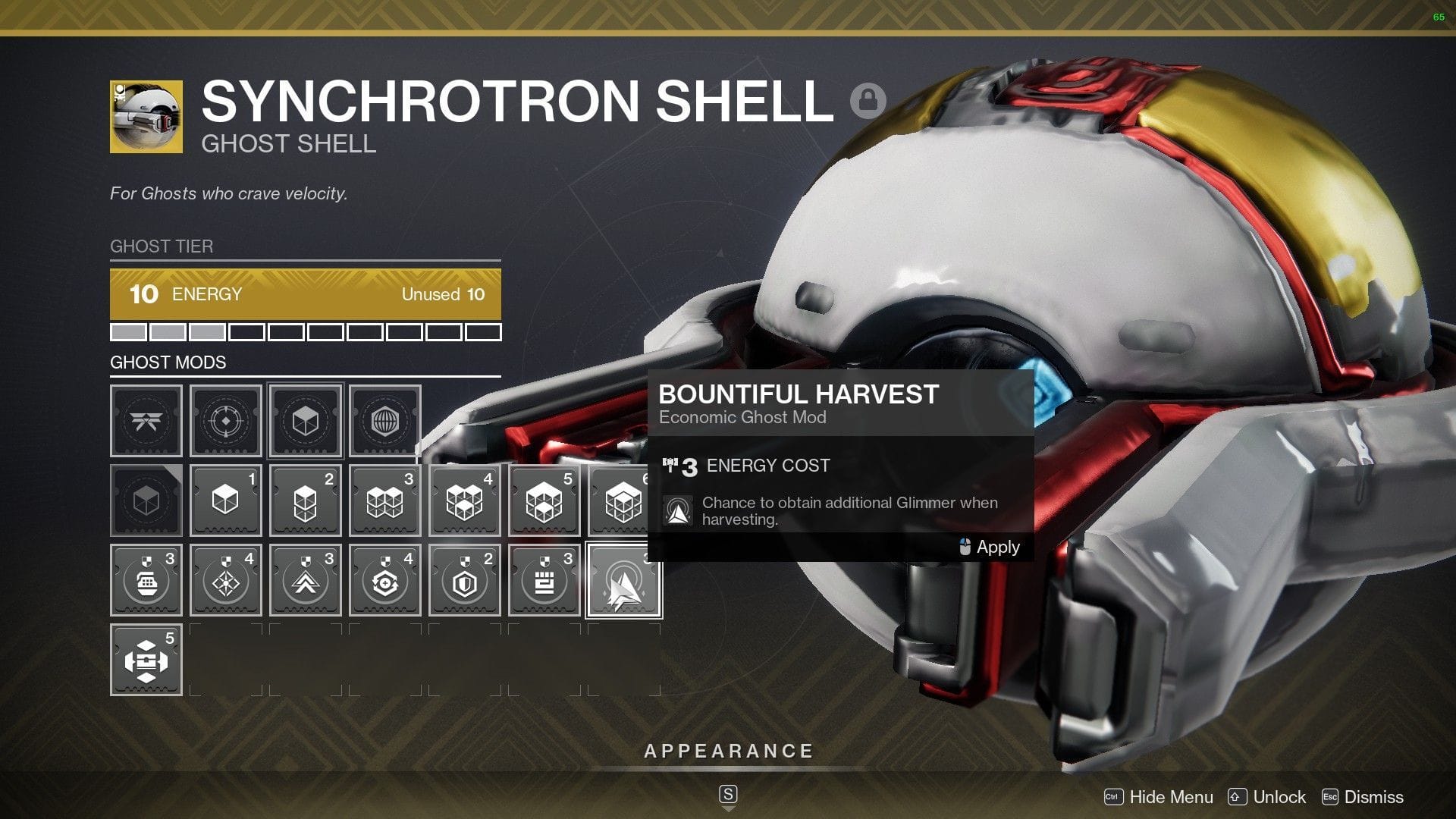
Task: Select the circular-arrows mod costing 4
Action: [384, 580]
